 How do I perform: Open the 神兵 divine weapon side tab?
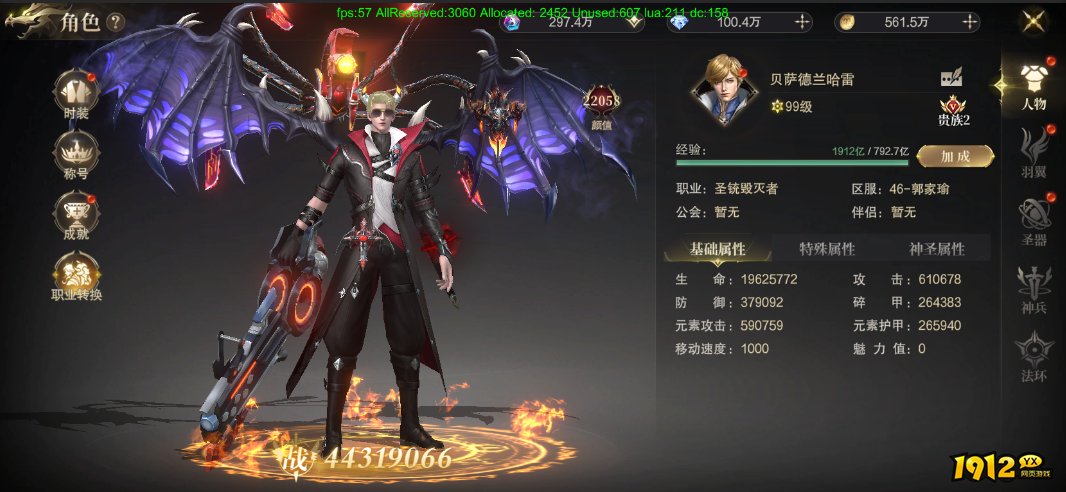pyautogui.click(x=1034, y=290)
